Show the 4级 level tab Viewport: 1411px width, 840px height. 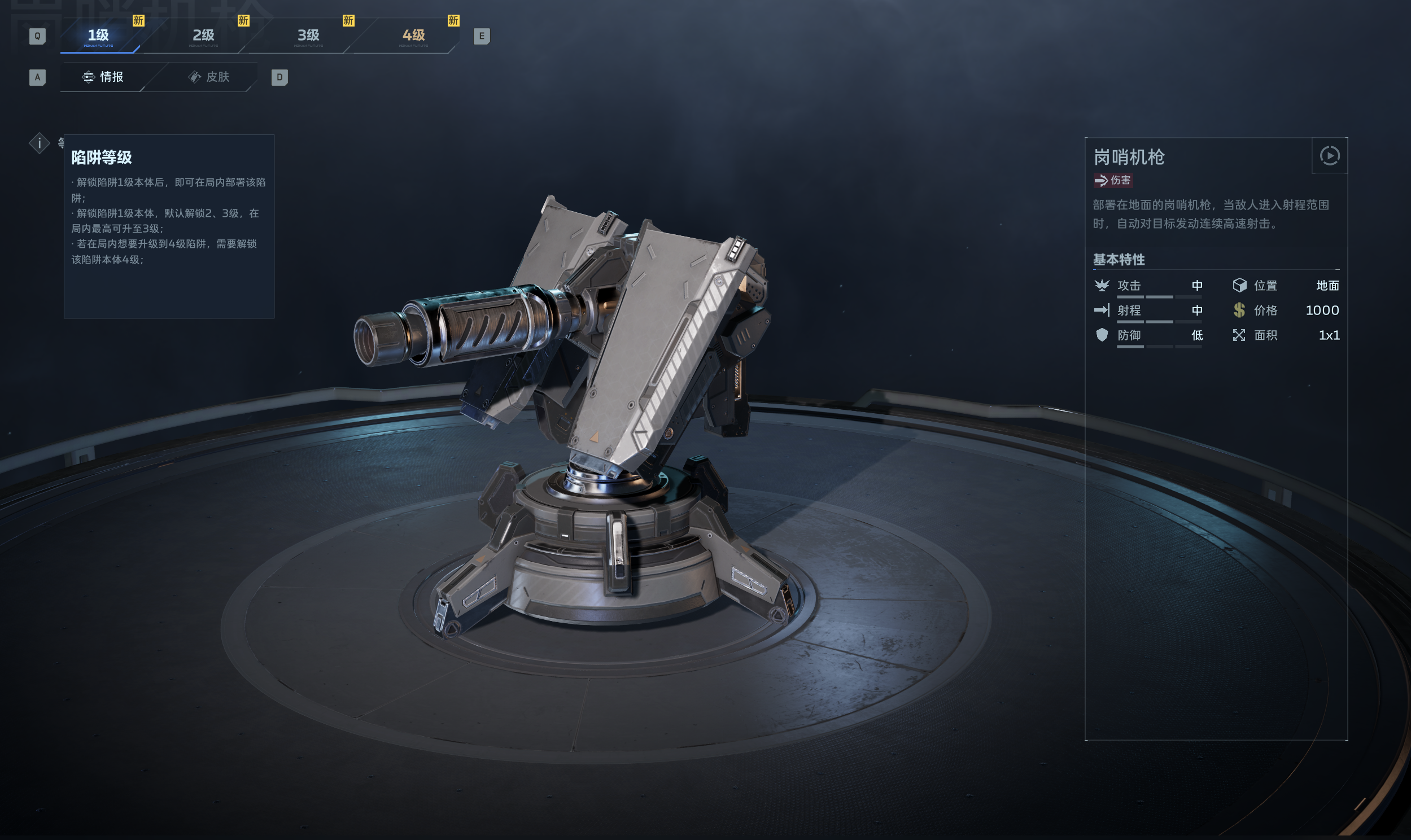[x=414, y=36]
